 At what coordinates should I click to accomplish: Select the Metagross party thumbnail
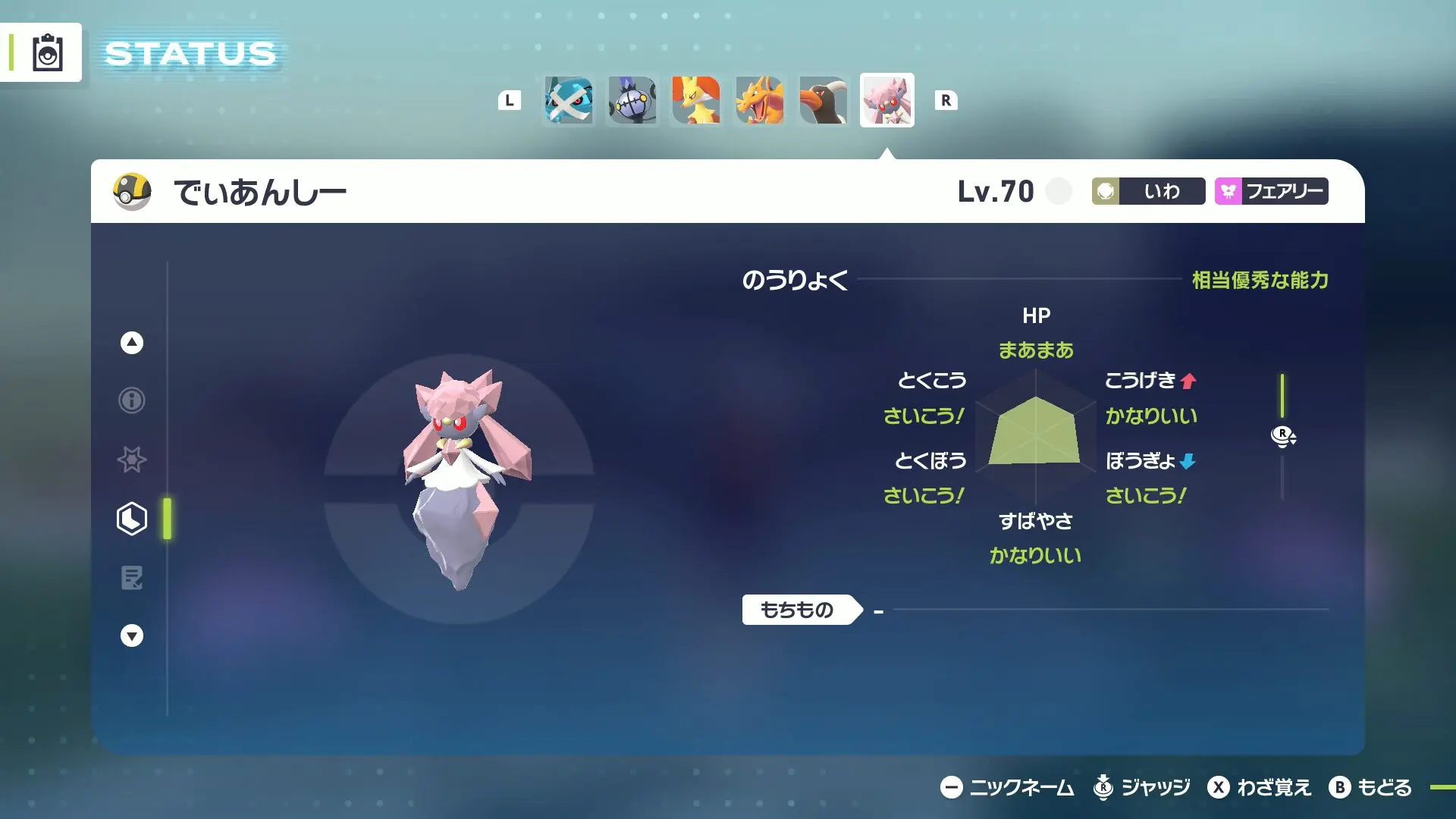coord(569,101)
